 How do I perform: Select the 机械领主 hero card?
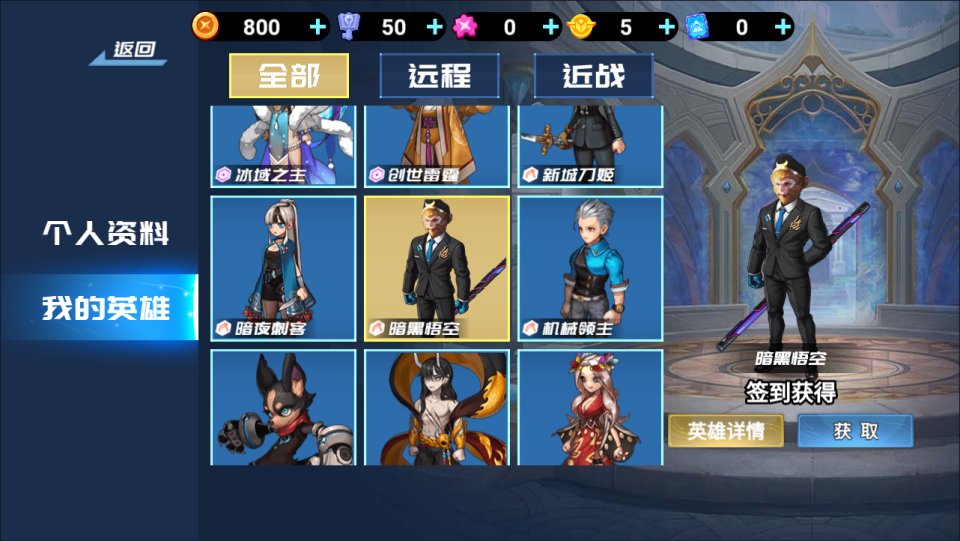(590, 268)
